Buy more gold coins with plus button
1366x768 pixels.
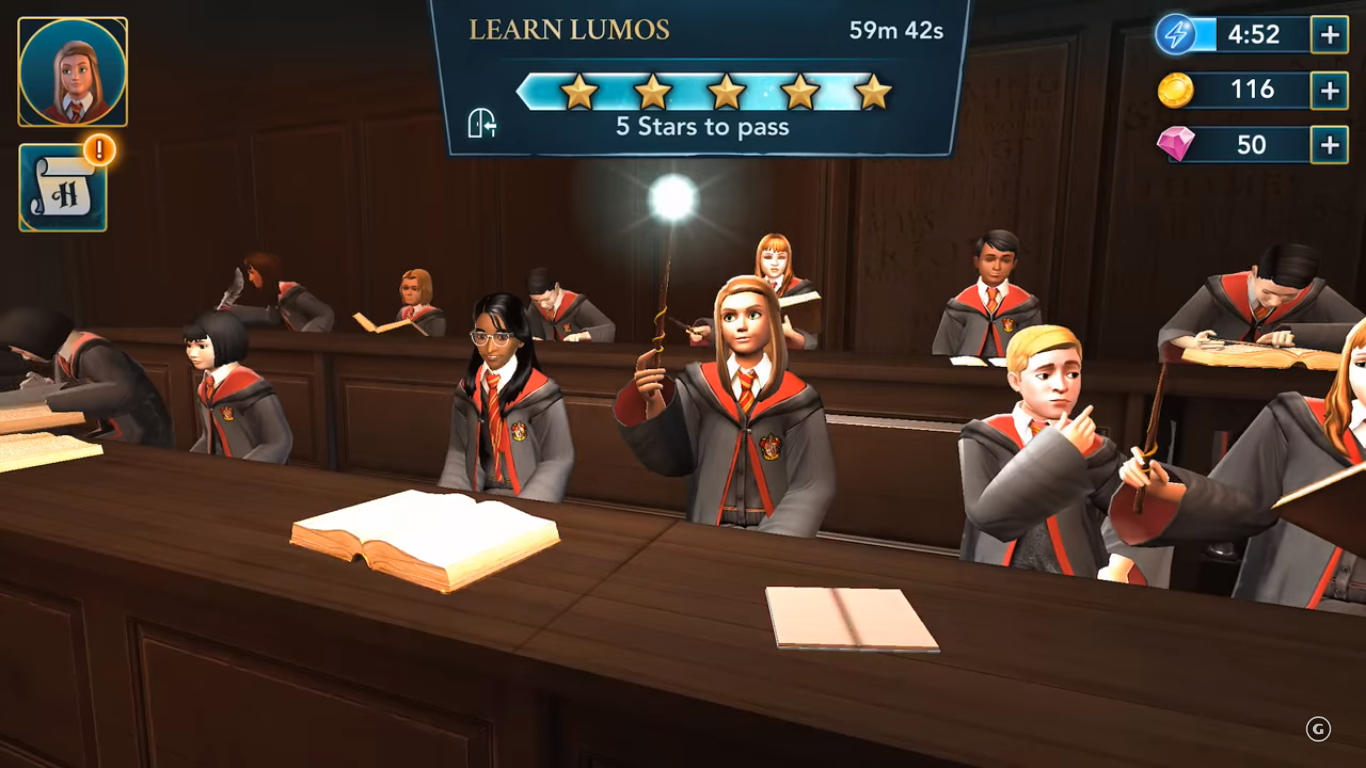1329,90
